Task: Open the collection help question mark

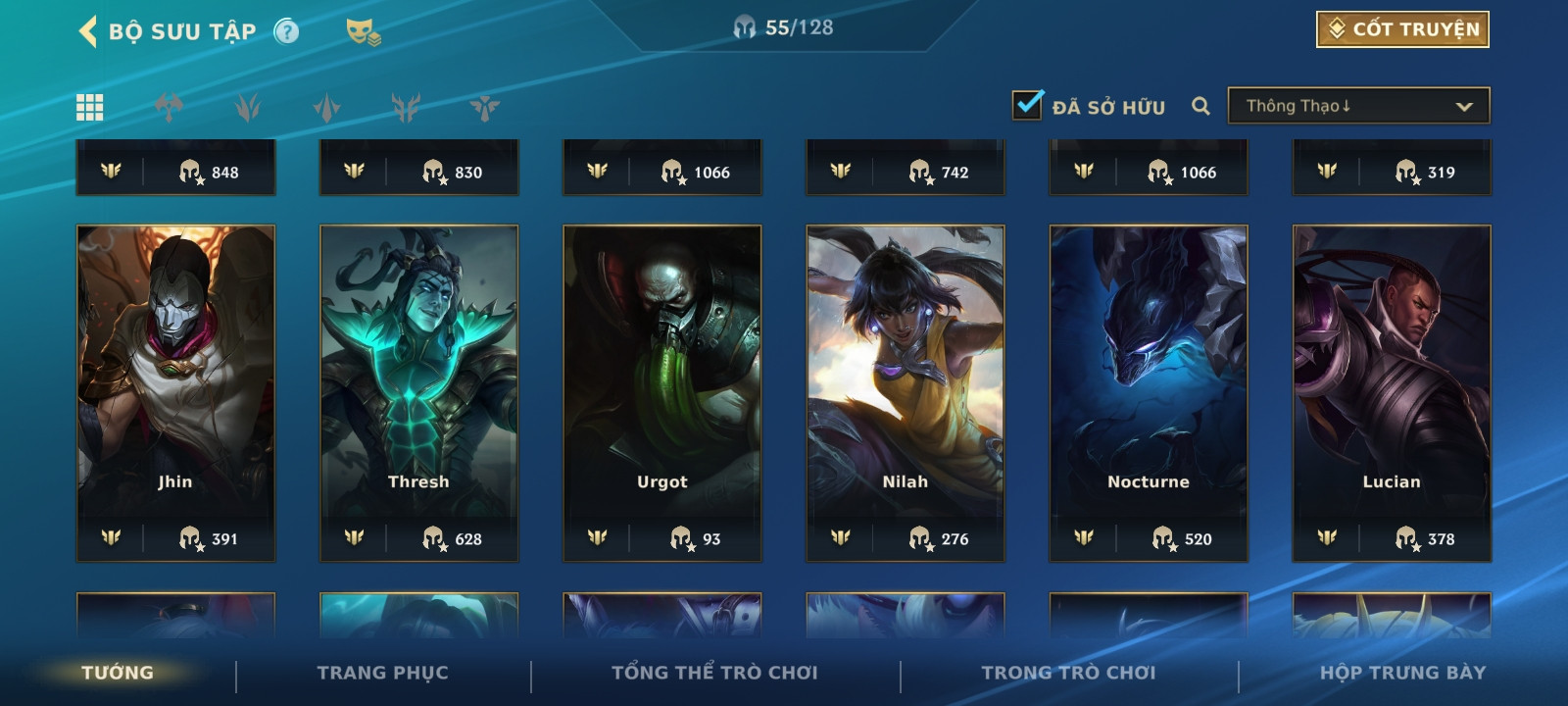Action: [x=286, y=31]
